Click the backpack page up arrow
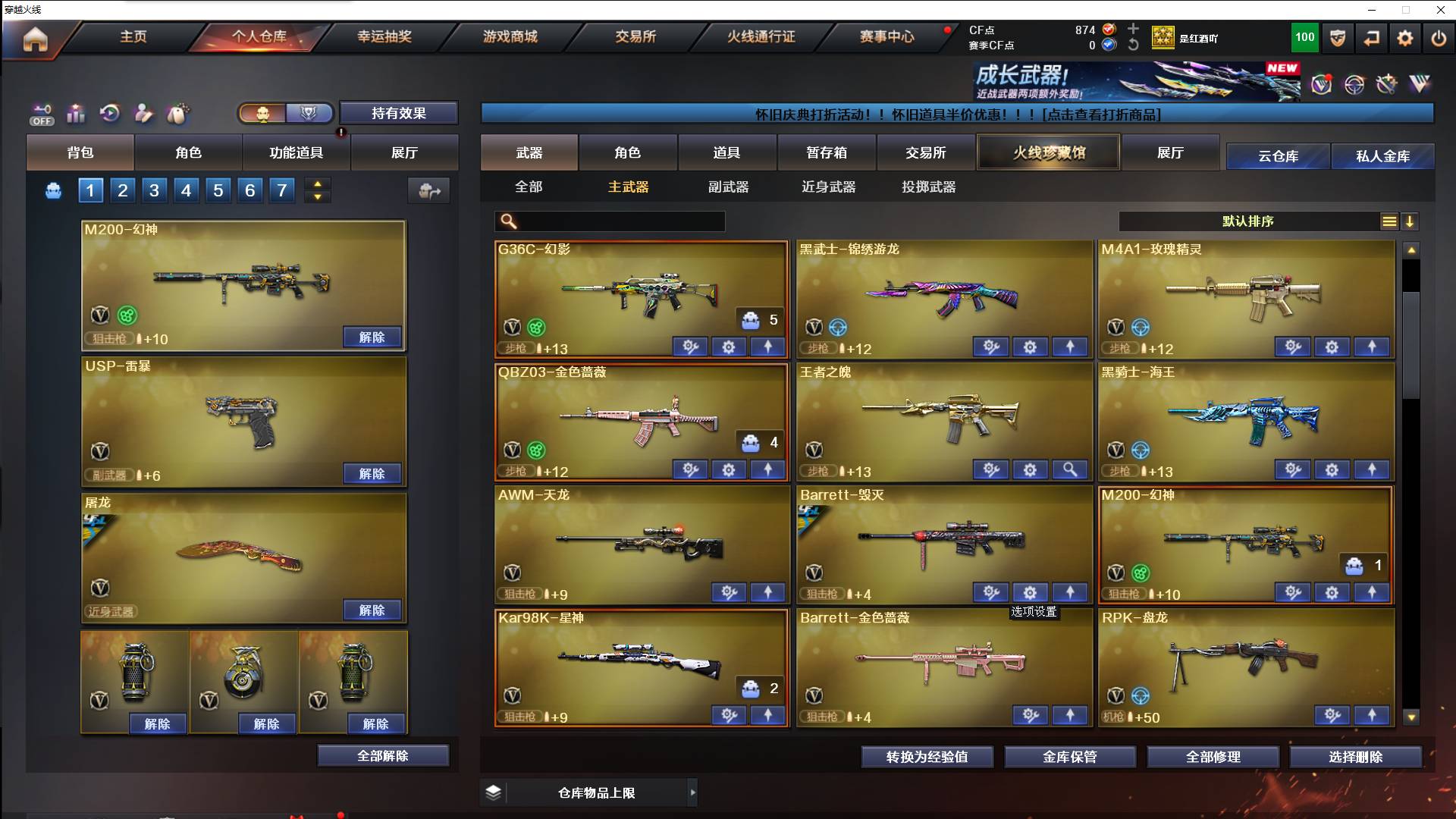Image resolution: width=1456 pixels, height=819 pixels. pos(318,183)
